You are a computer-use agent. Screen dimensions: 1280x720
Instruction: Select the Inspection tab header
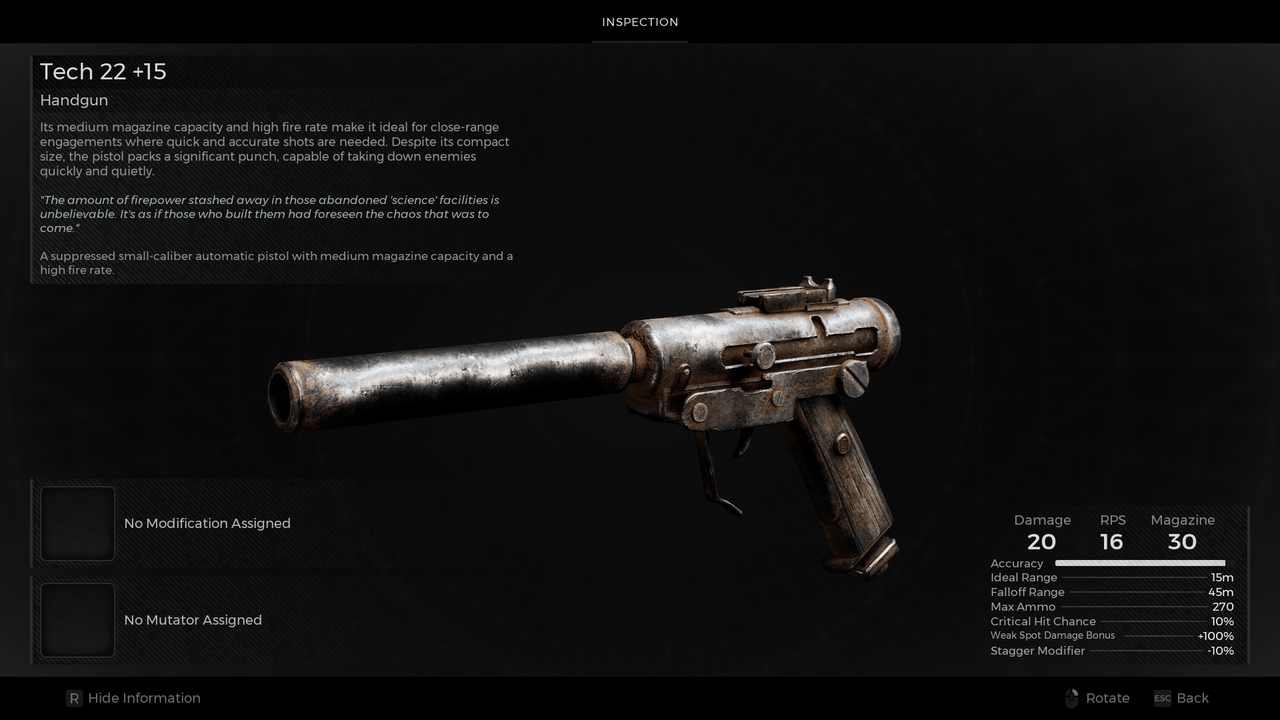pos(640,22)
